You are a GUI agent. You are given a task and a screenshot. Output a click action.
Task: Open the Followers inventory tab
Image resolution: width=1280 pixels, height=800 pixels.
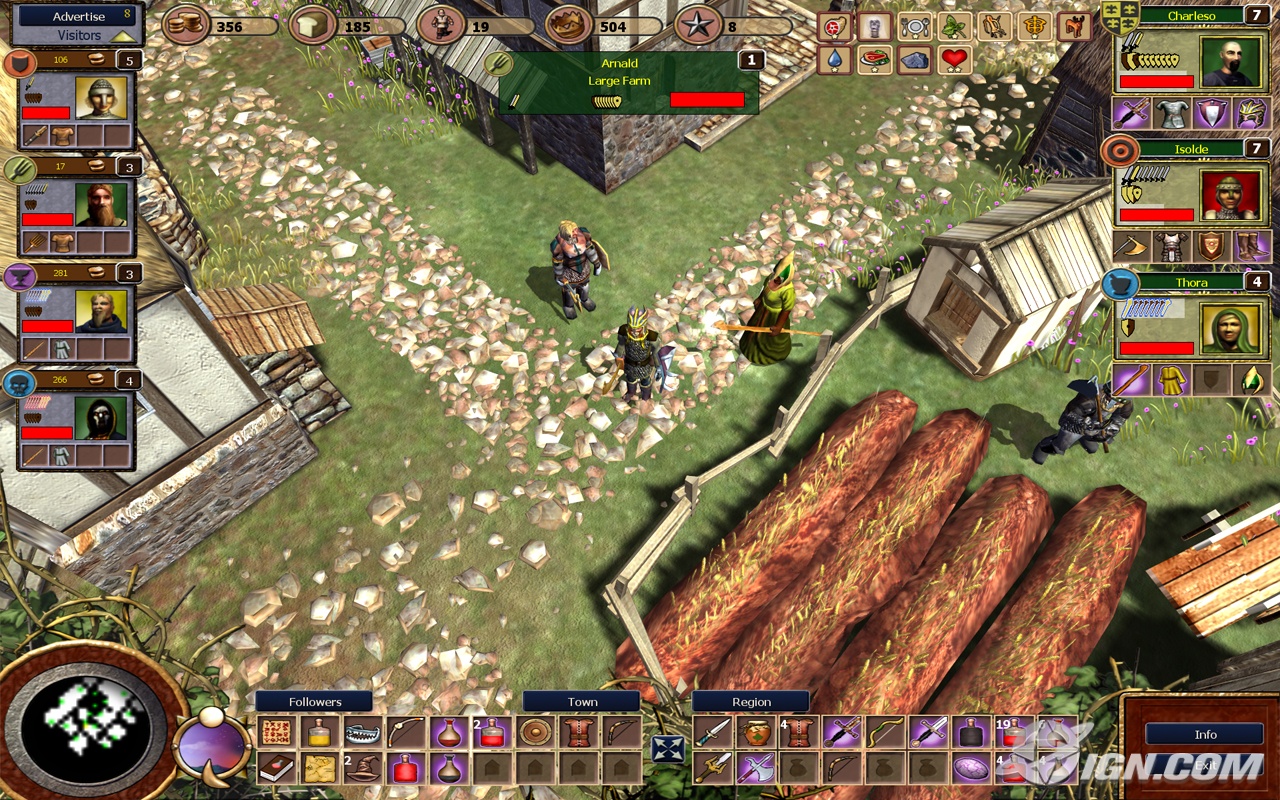click(x=314, y=702)
